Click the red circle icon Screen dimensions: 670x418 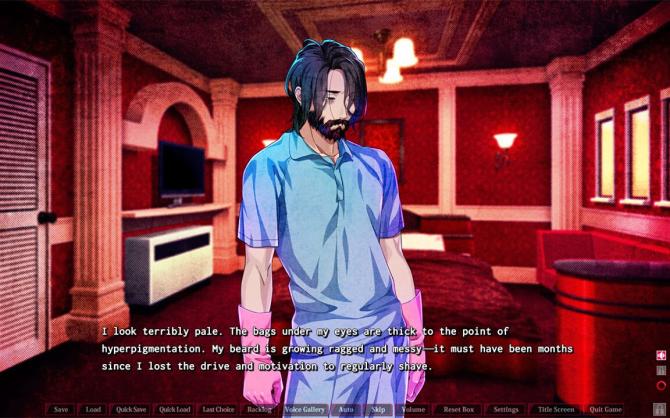(x=660, y=384)
